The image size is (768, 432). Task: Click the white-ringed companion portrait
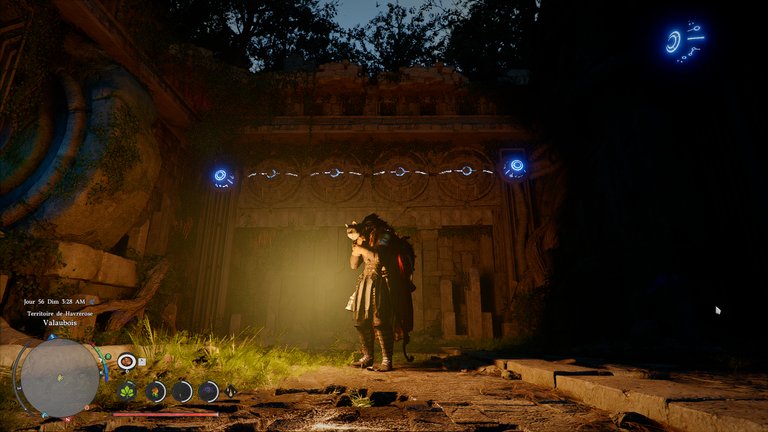[x=127, y=362]
